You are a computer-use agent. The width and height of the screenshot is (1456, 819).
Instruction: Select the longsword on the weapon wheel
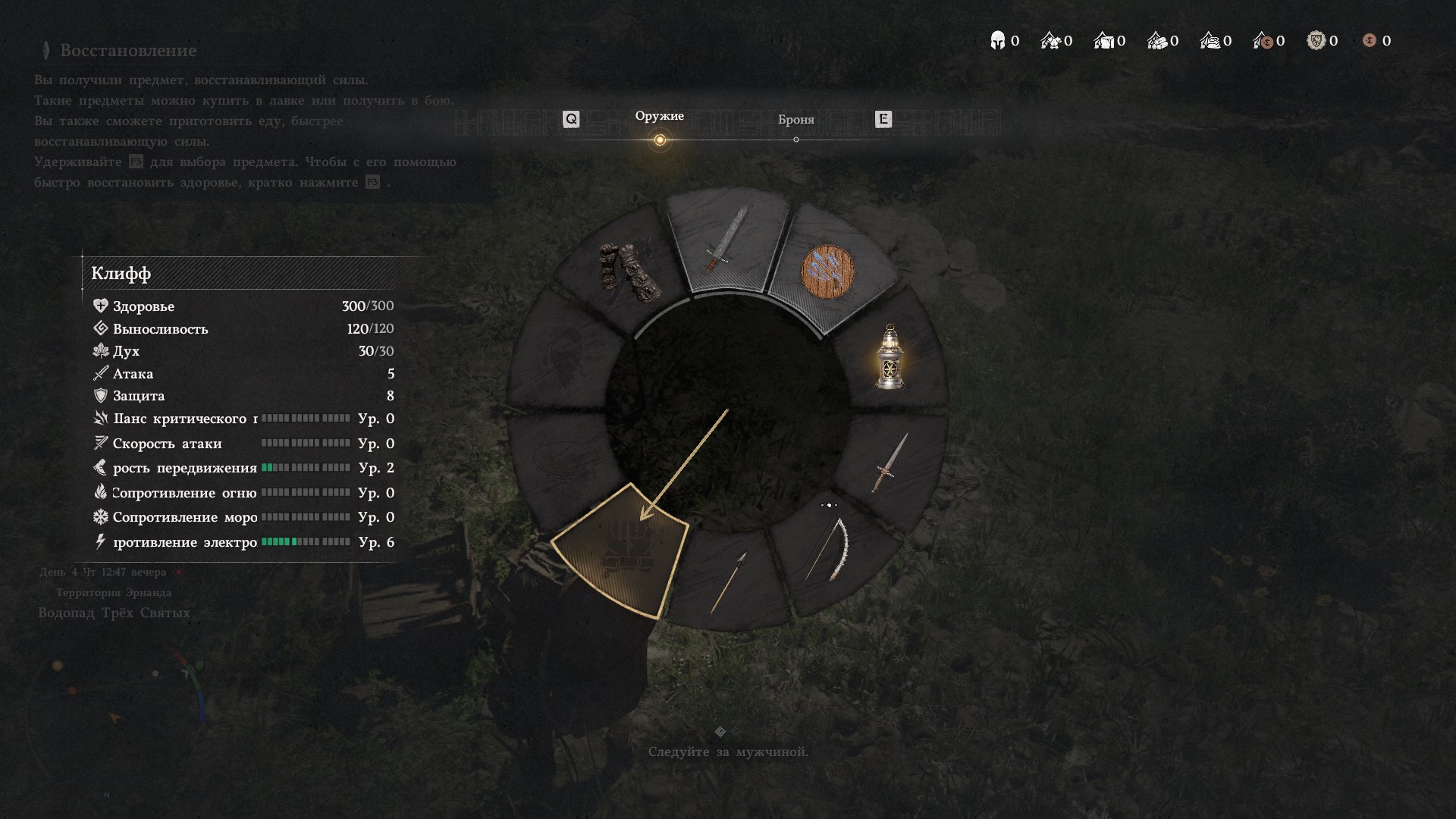[726, 240]
